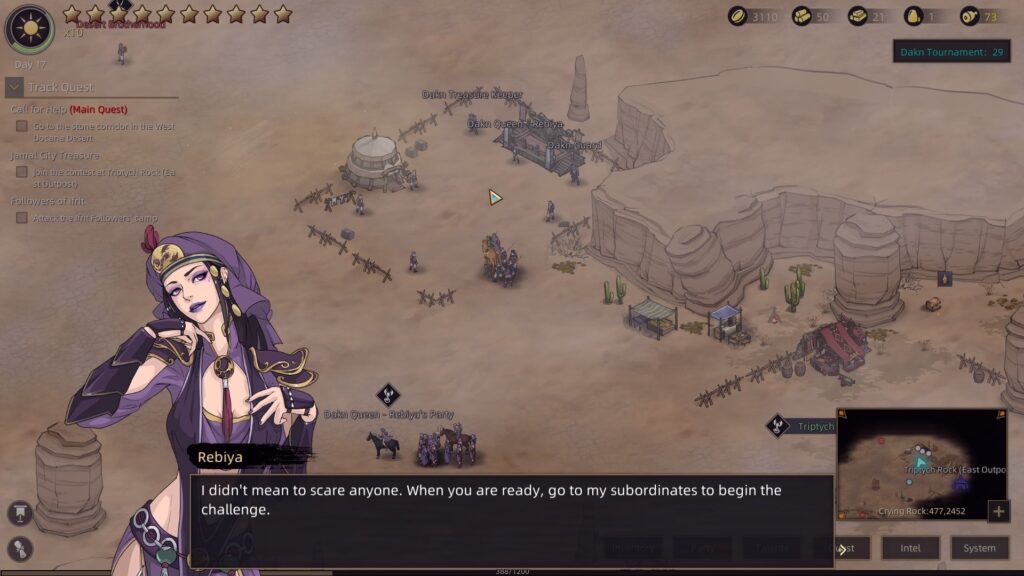1024x576 pixels.
Task: Click the sun day-cycle clock icon
Action: (29, 28)
